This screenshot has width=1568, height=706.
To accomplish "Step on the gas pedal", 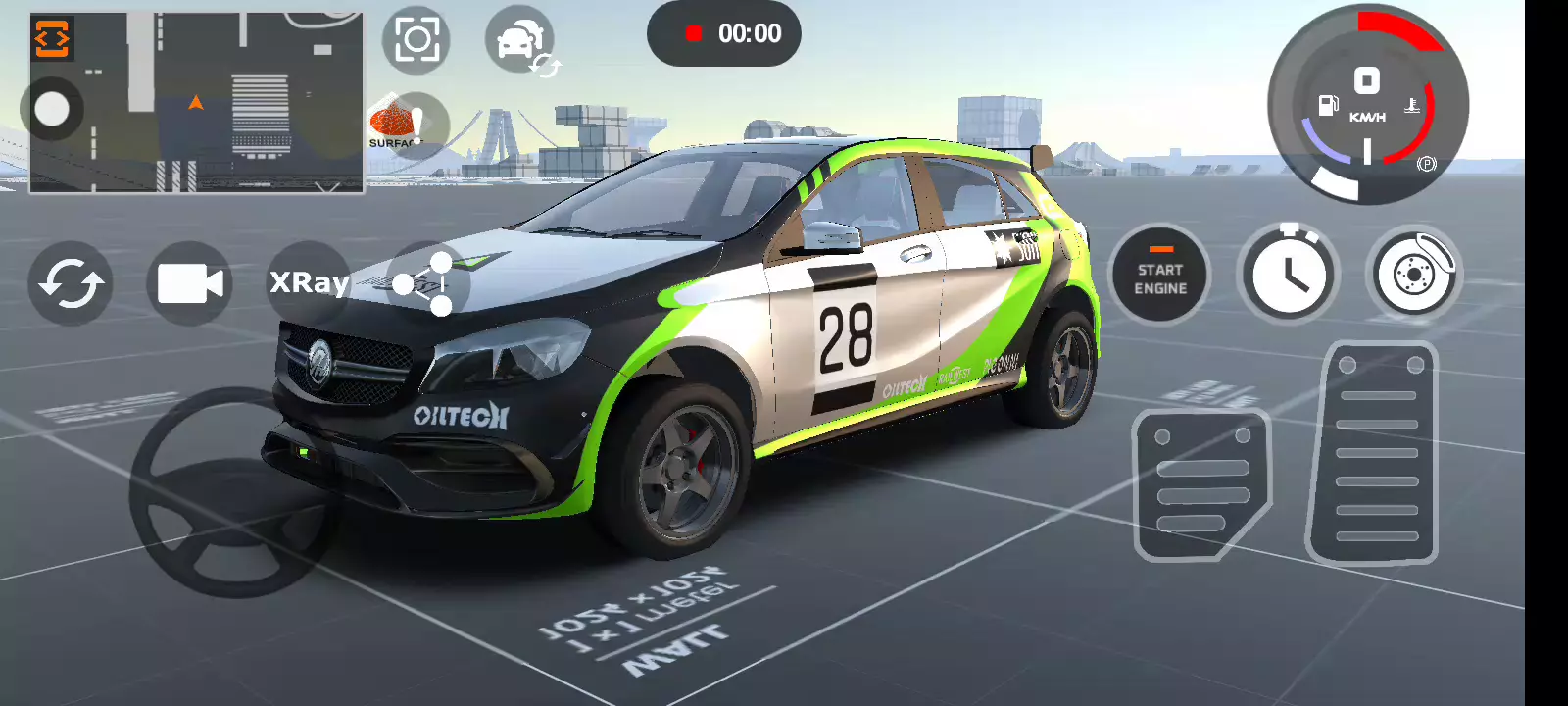I will click(x=1374, y=454).
